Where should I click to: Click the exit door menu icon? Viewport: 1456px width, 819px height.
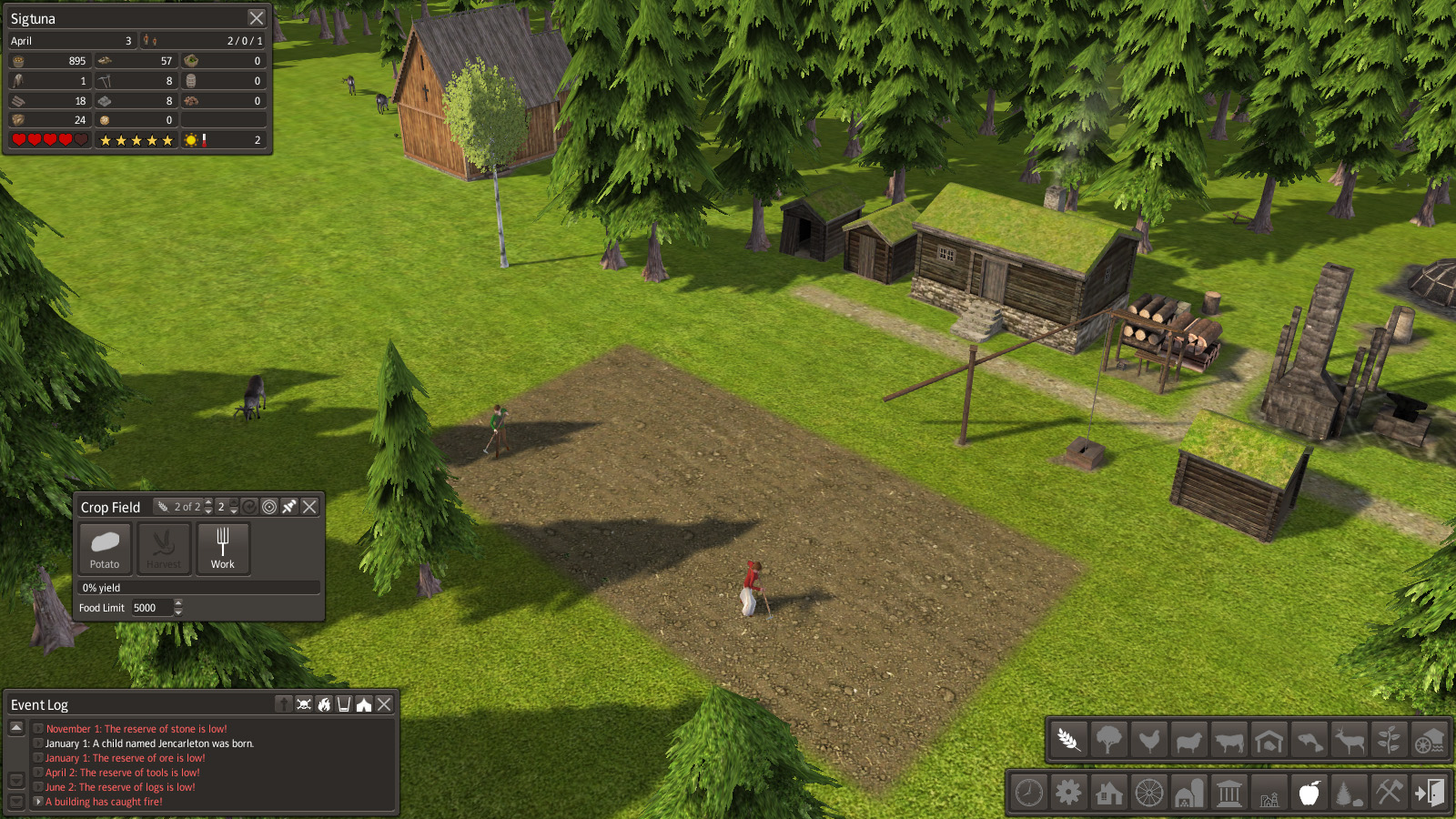tap(1429, 793)
